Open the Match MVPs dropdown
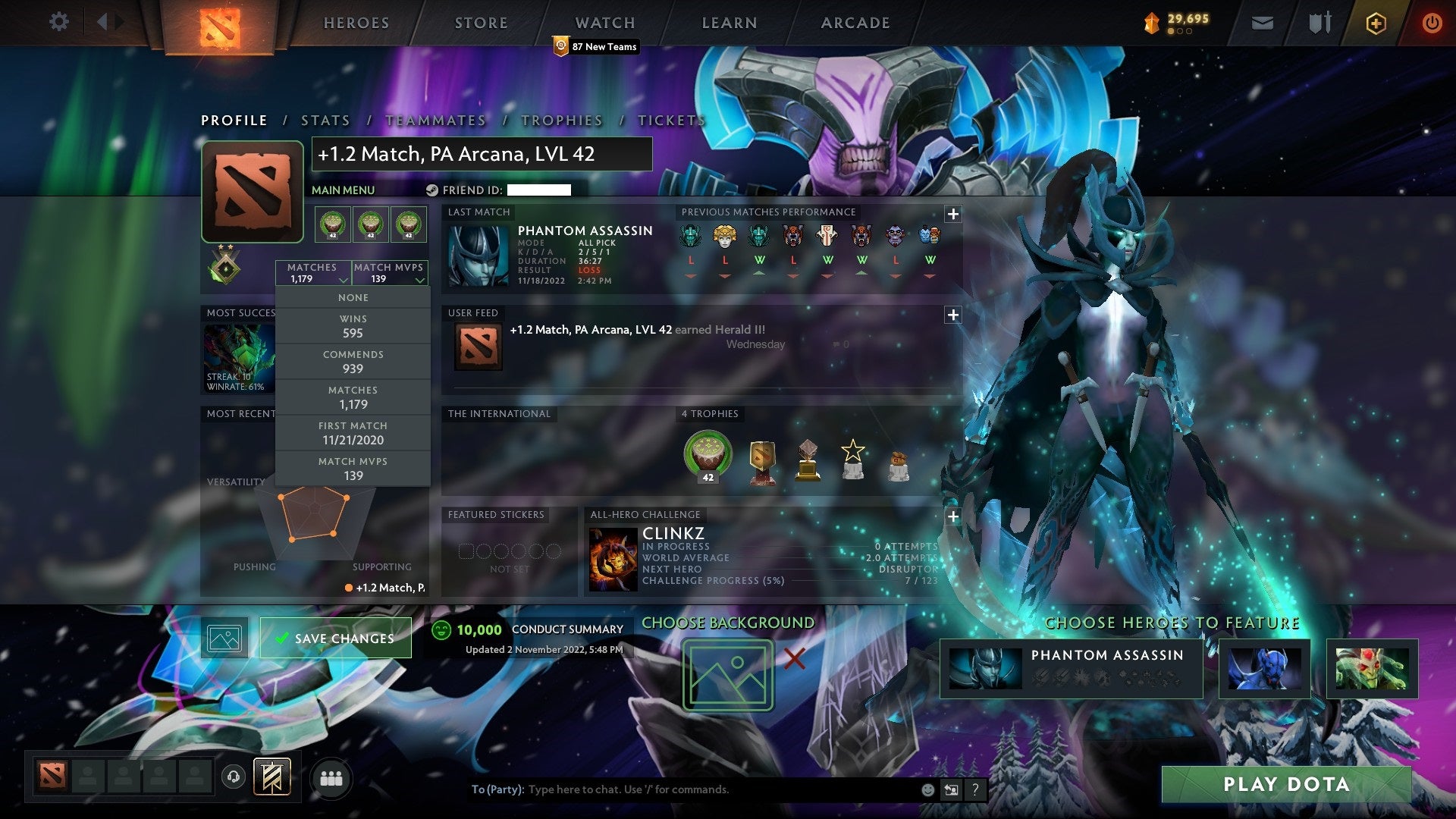 tap(390, 273)
